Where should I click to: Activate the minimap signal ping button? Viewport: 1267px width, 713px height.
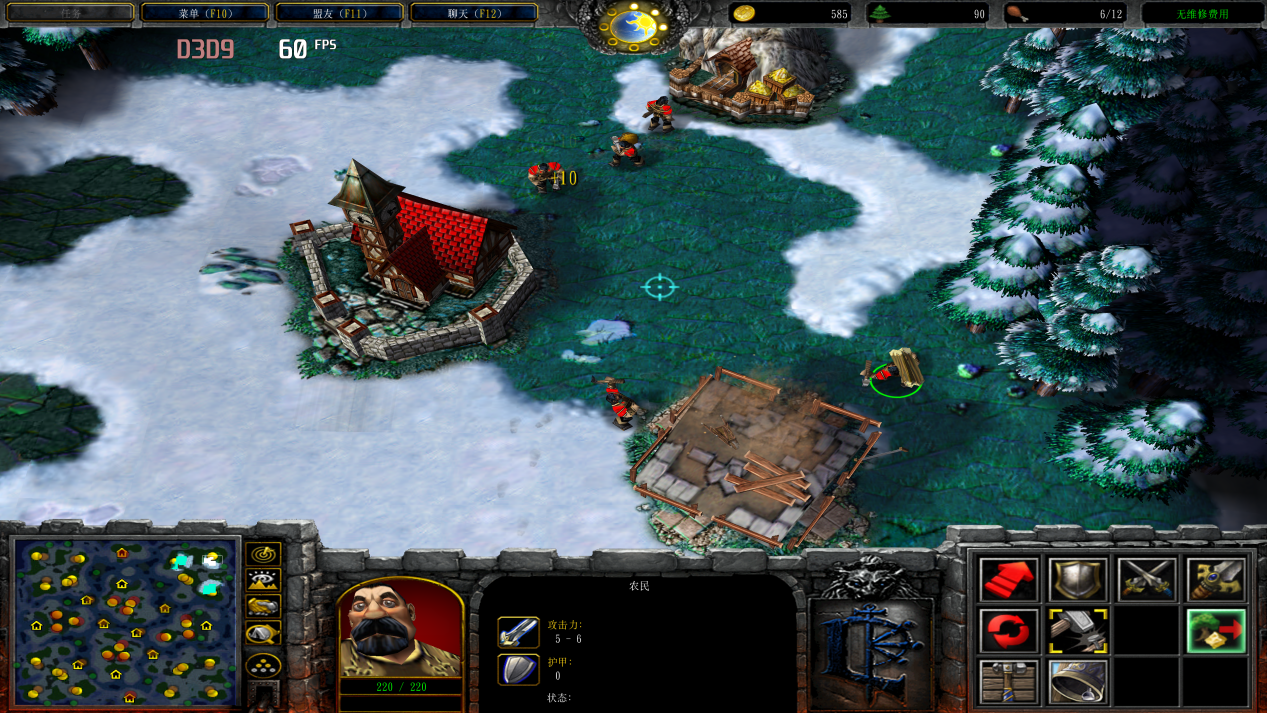point(263,553)
